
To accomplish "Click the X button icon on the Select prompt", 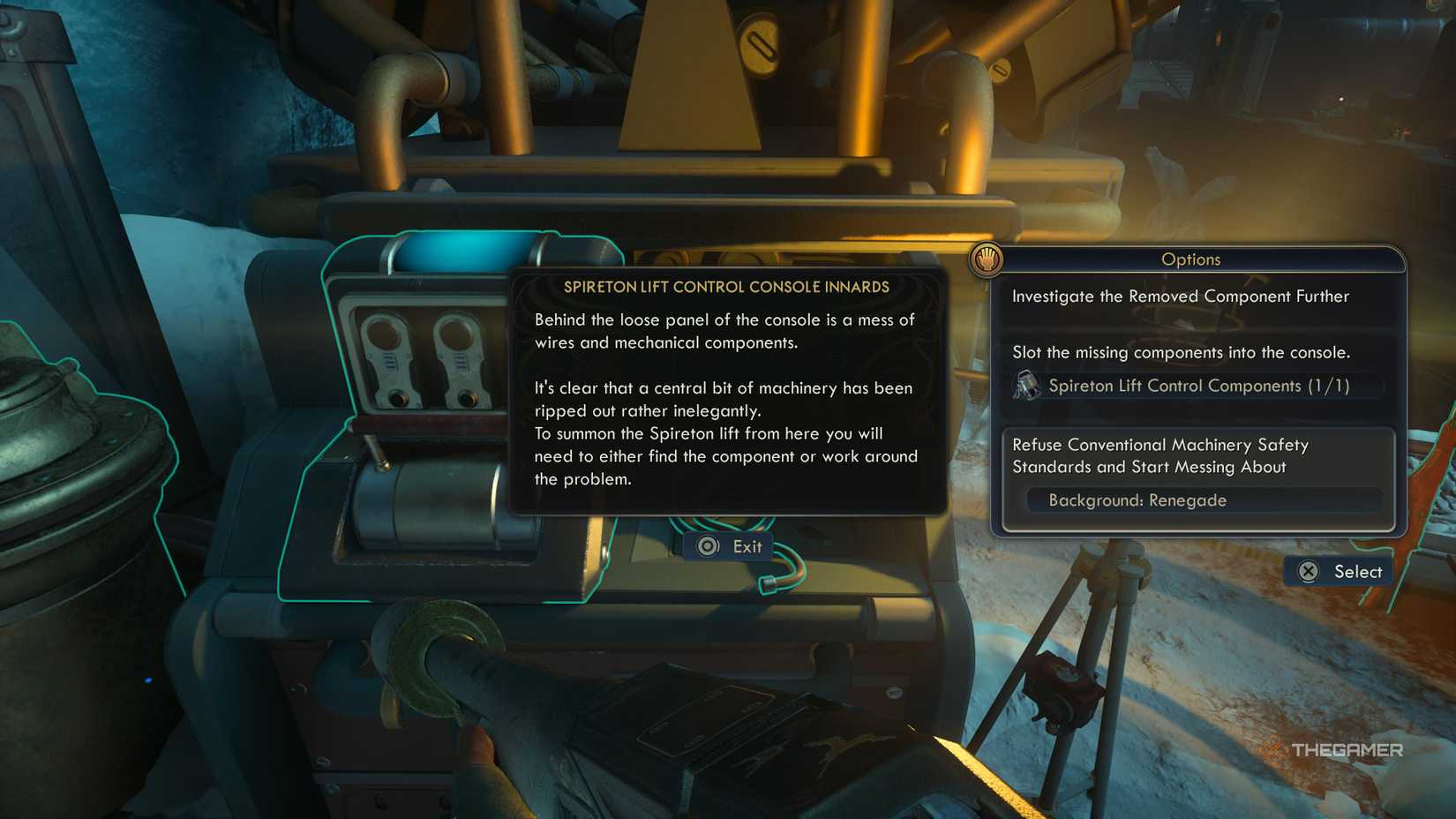I will [x=1309, y=572].
